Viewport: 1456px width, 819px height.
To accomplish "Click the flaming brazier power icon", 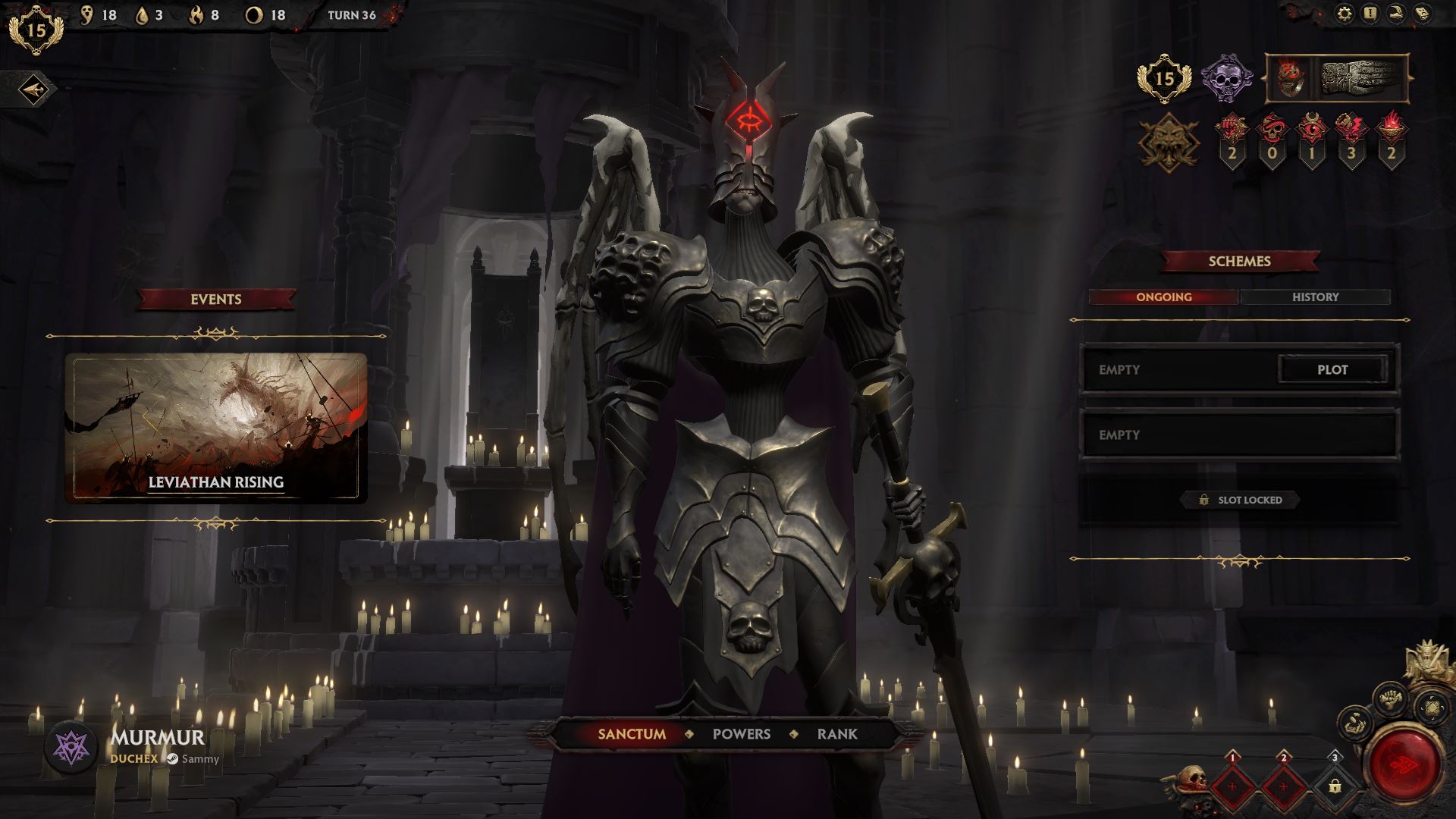I will pos(1391,129).
